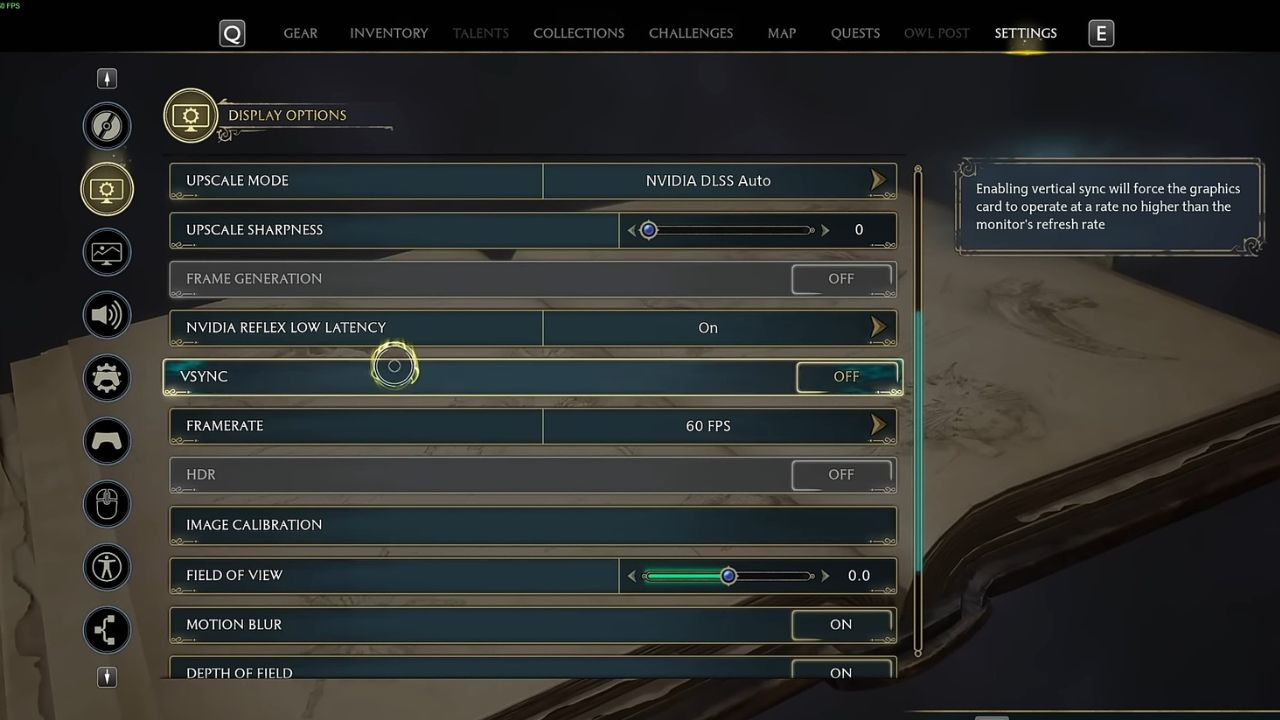Turn on Motion Blur
The image size is (1280, 720).
[x=840, y=624]
